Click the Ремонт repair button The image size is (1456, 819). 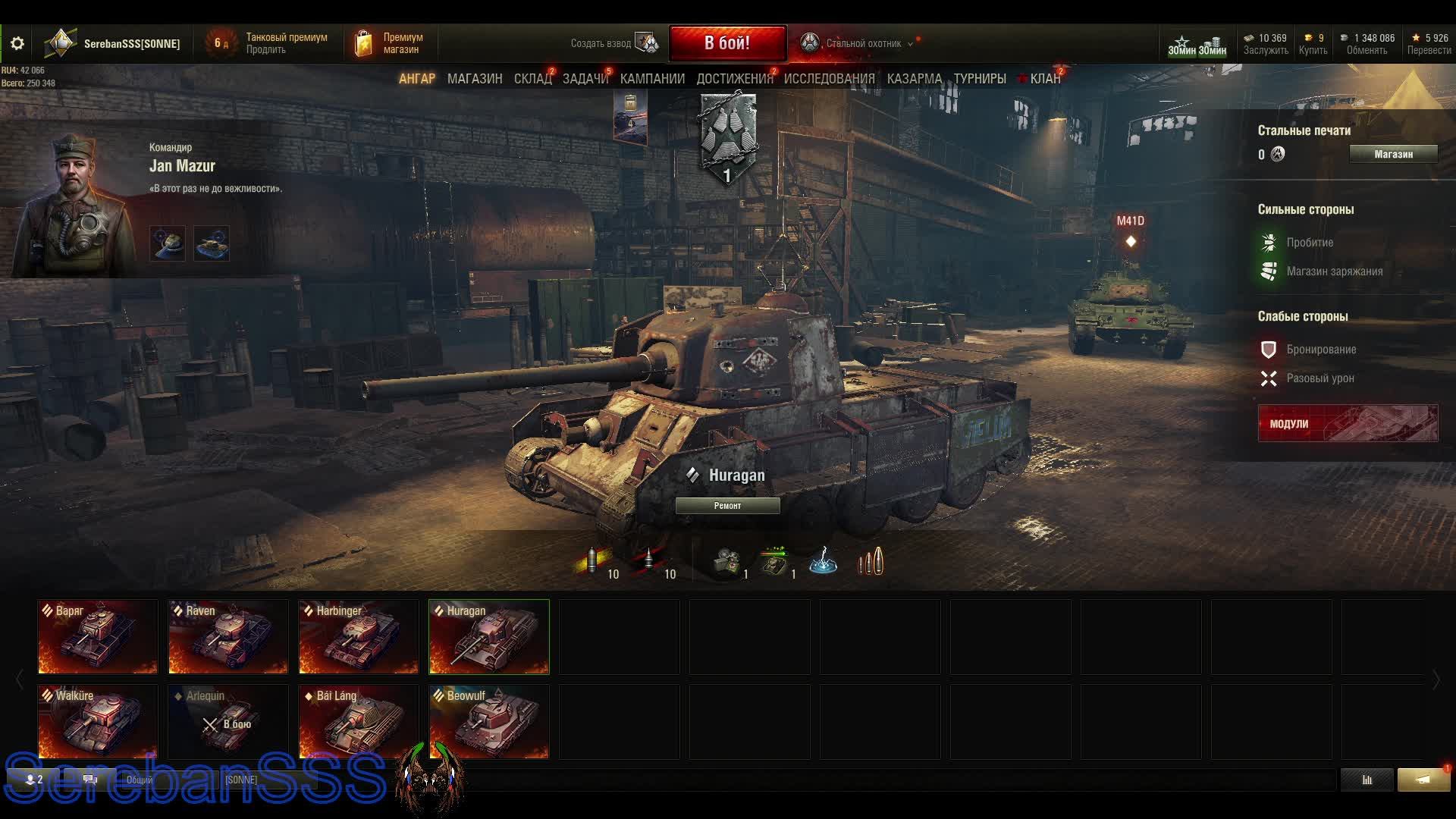tap(727, 506)
